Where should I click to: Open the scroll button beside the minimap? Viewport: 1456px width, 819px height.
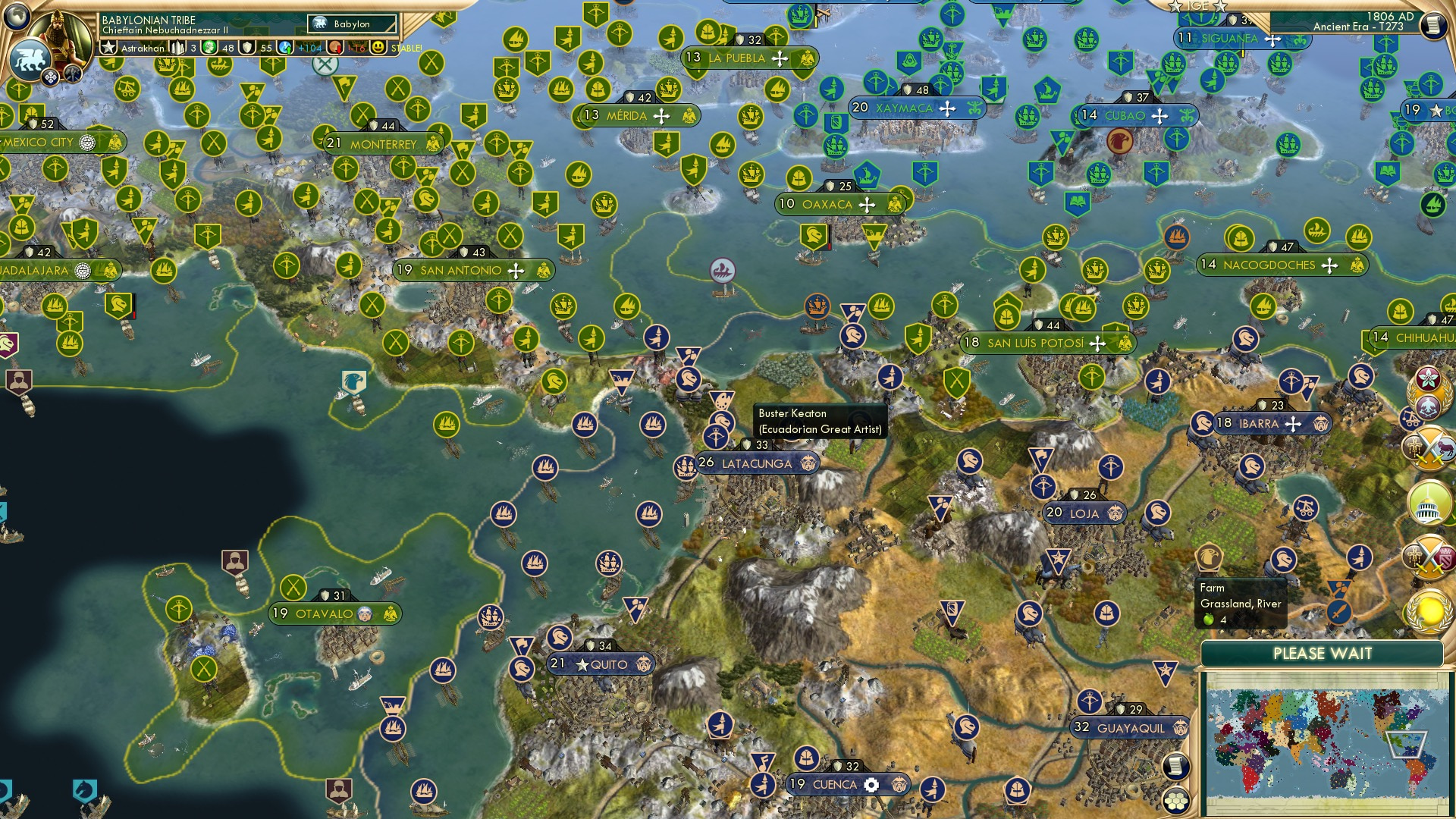(1175, 766)
